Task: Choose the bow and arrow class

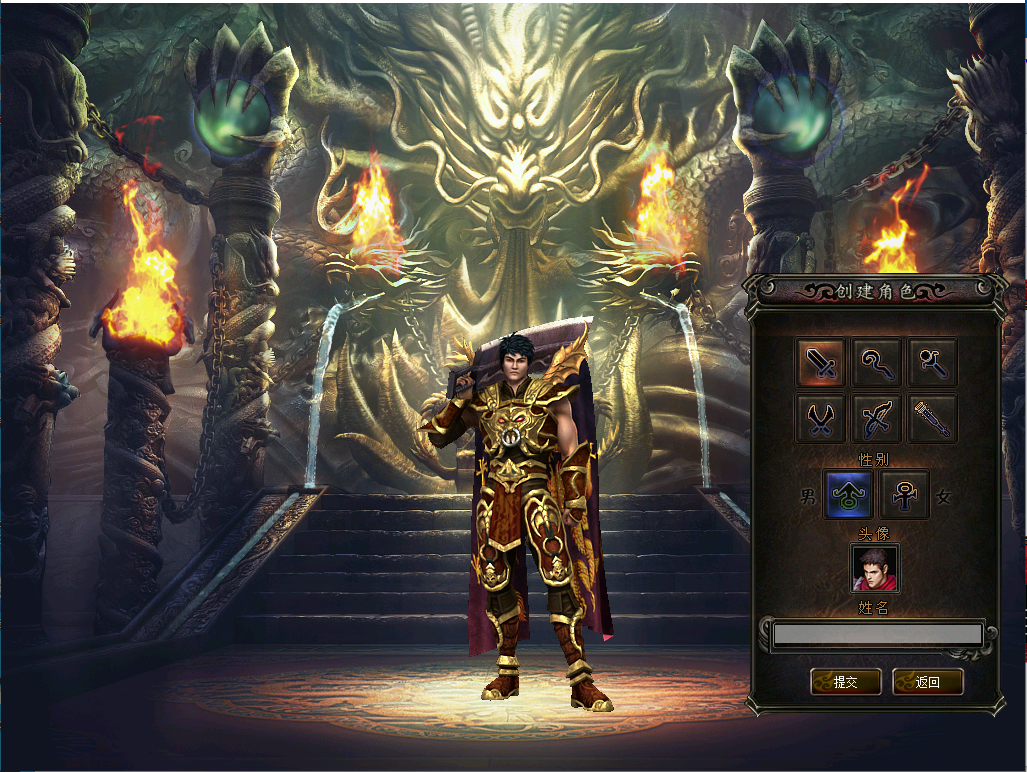Action: 877,418
